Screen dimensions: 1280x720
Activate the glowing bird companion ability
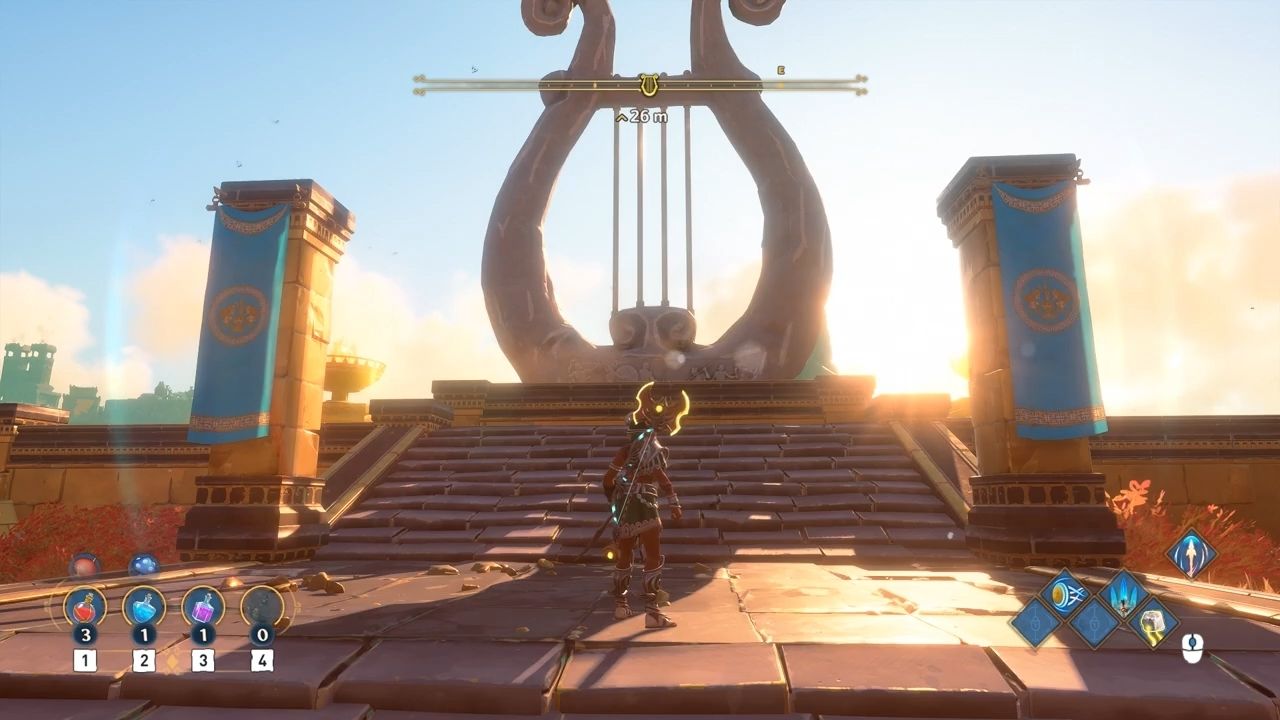(1192, 553)
